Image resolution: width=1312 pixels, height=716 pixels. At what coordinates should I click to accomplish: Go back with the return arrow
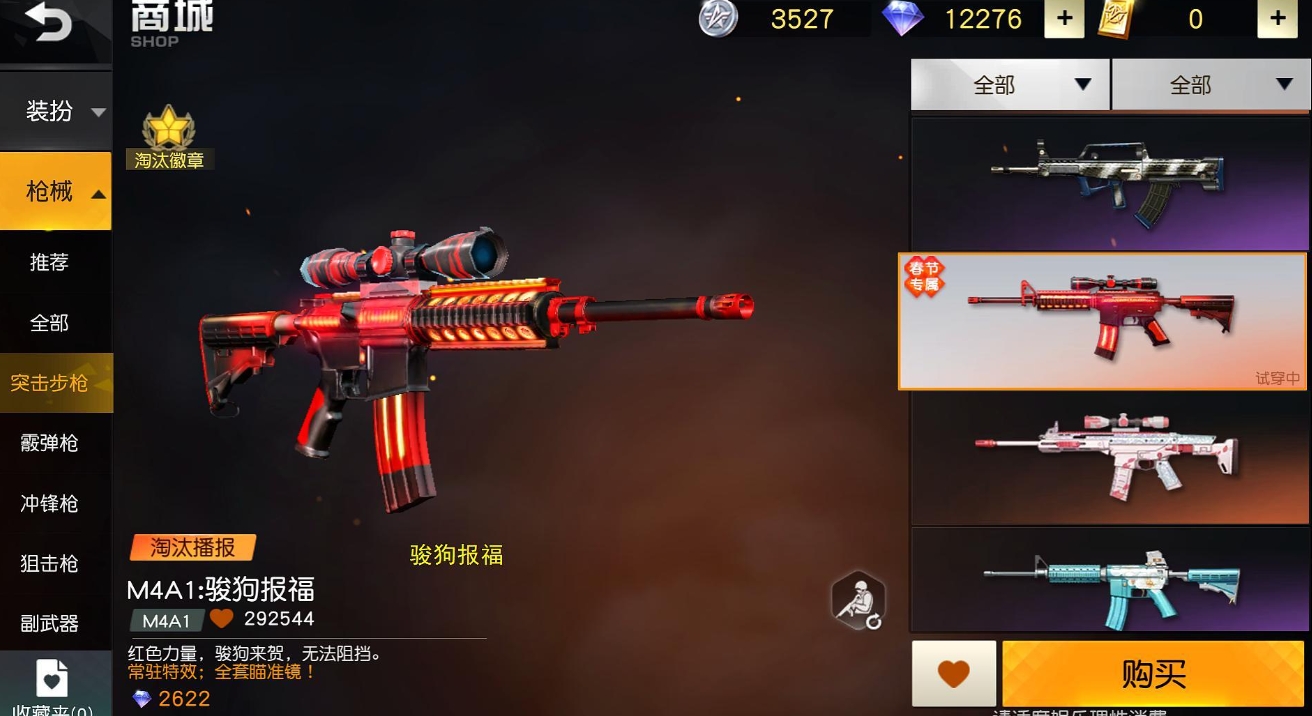[x=48, y=24]
